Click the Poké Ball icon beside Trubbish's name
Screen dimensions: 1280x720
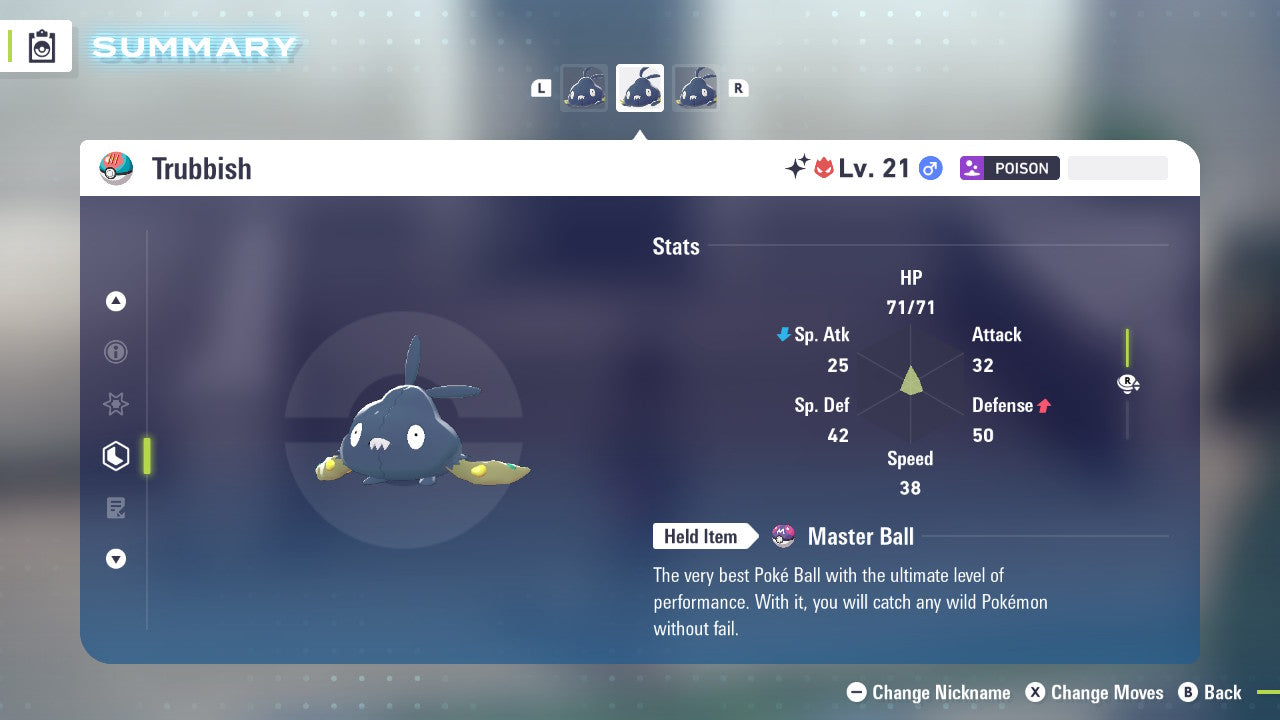[116, 168]
